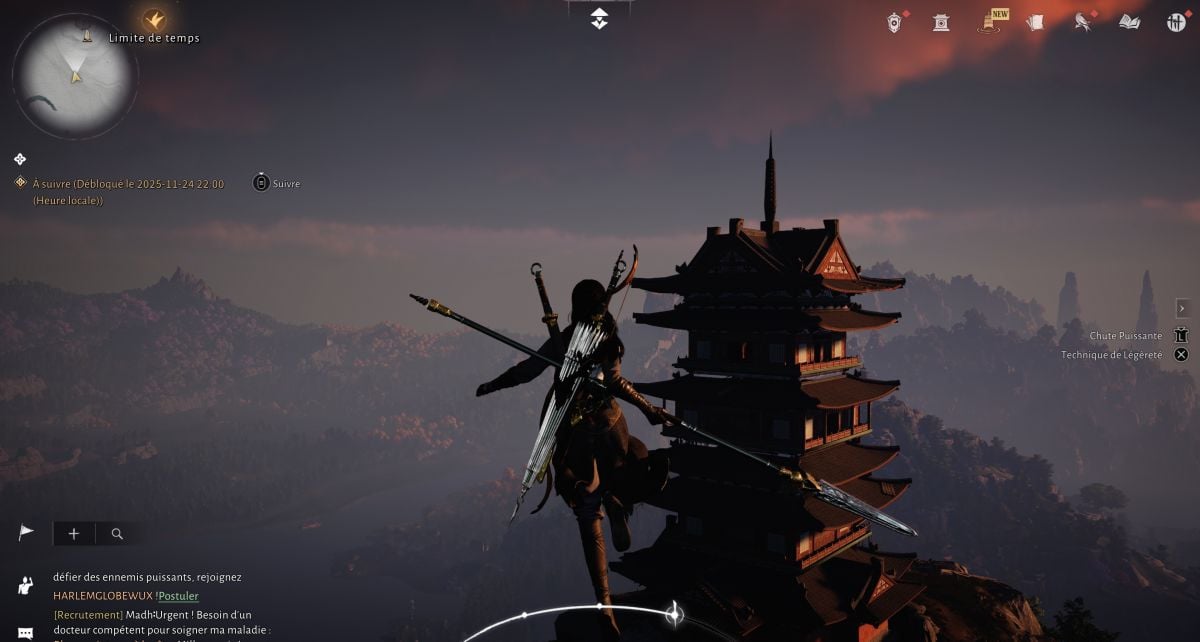Click the white four-petal flower icon
Screen dimensions: 1200x642
click(x=20, y=159)
